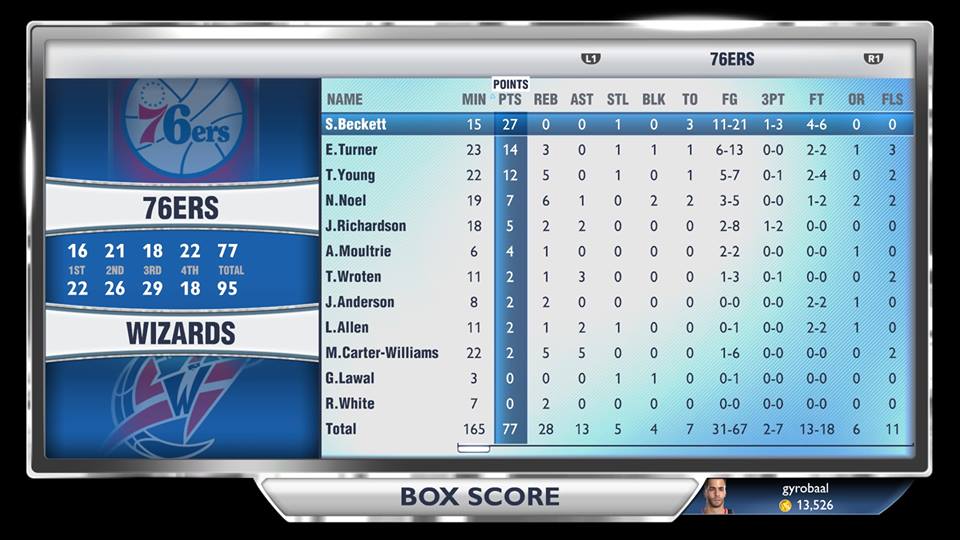Highlight R.White's stat row
Image resolution: width=960 pixels, height=540 pixels.
click(x=351, y=403)
